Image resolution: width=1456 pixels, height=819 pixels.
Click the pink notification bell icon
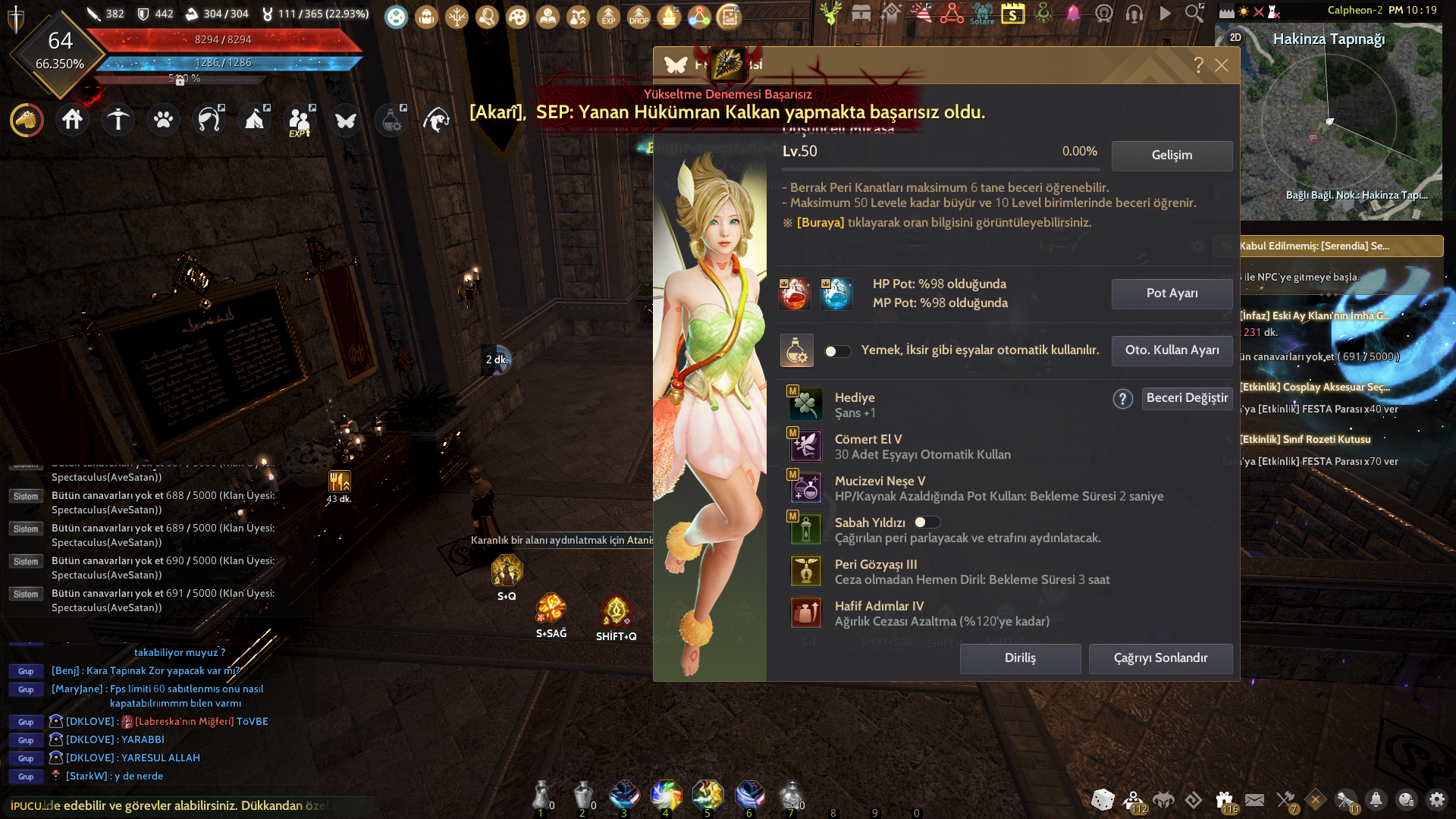pyautogui.click(x=1072, y=14)
